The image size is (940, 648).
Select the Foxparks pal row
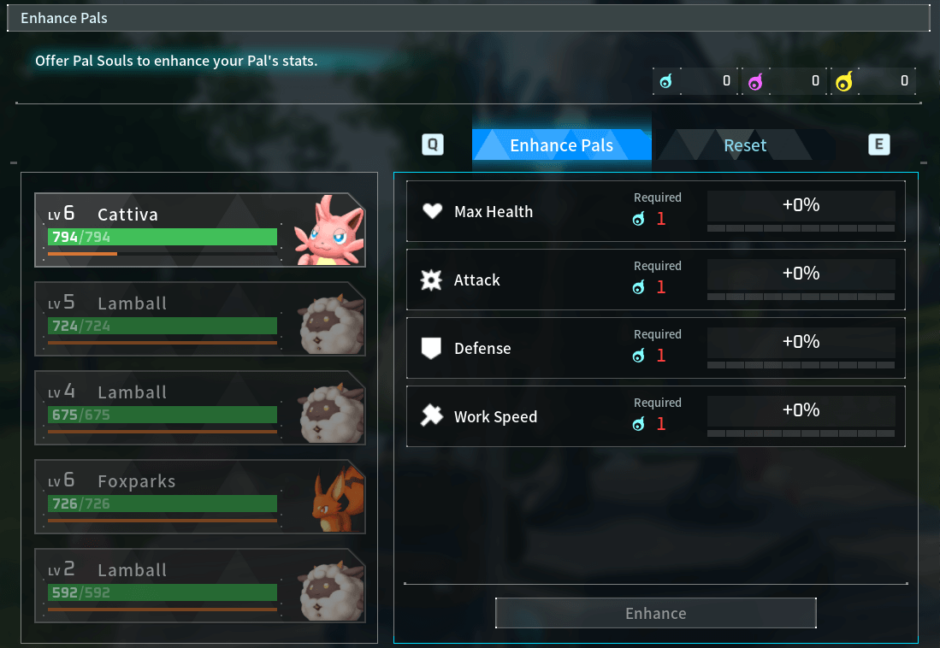199,497
